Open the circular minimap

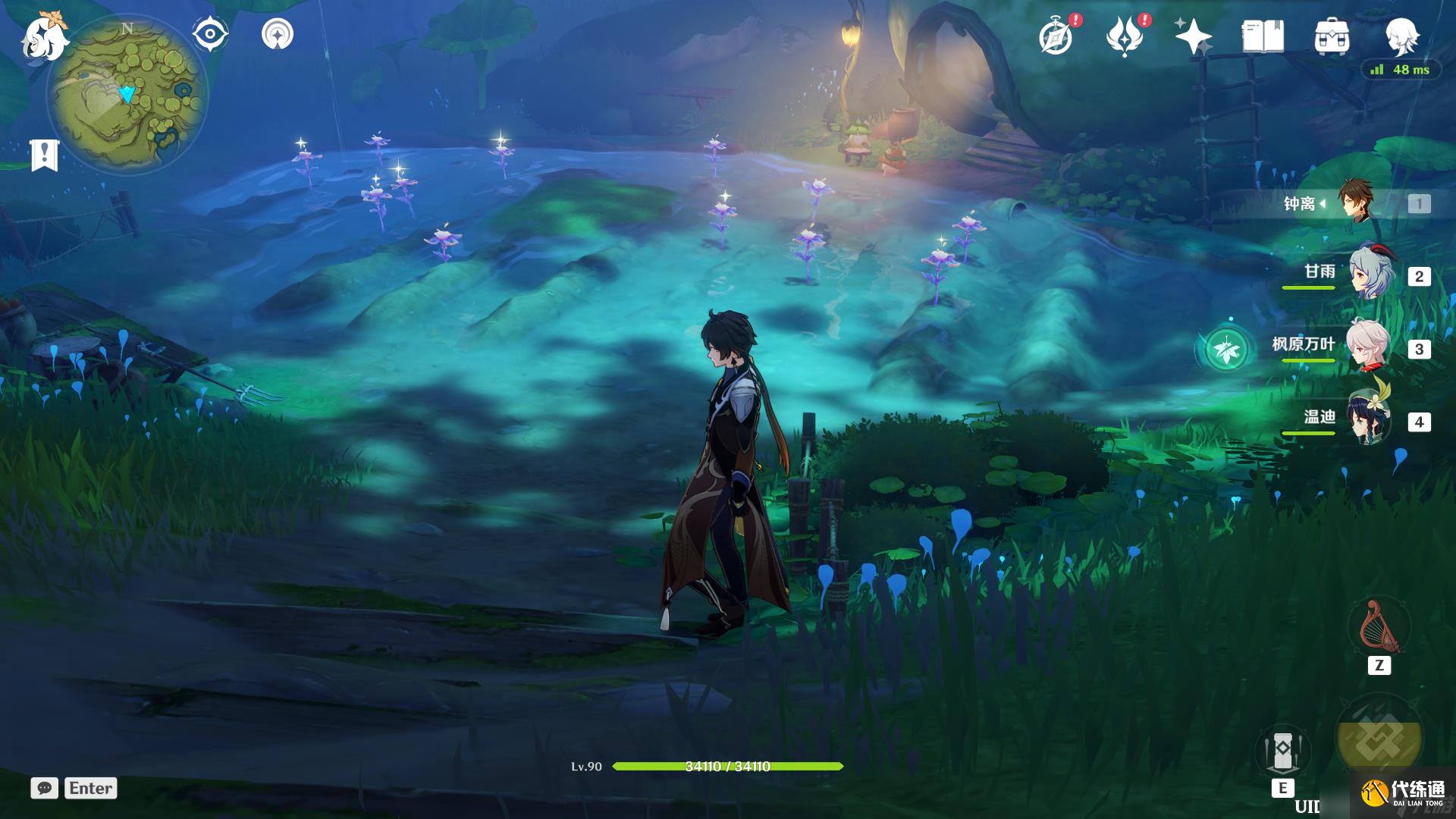pyautogui.click(x=127, y=94)
